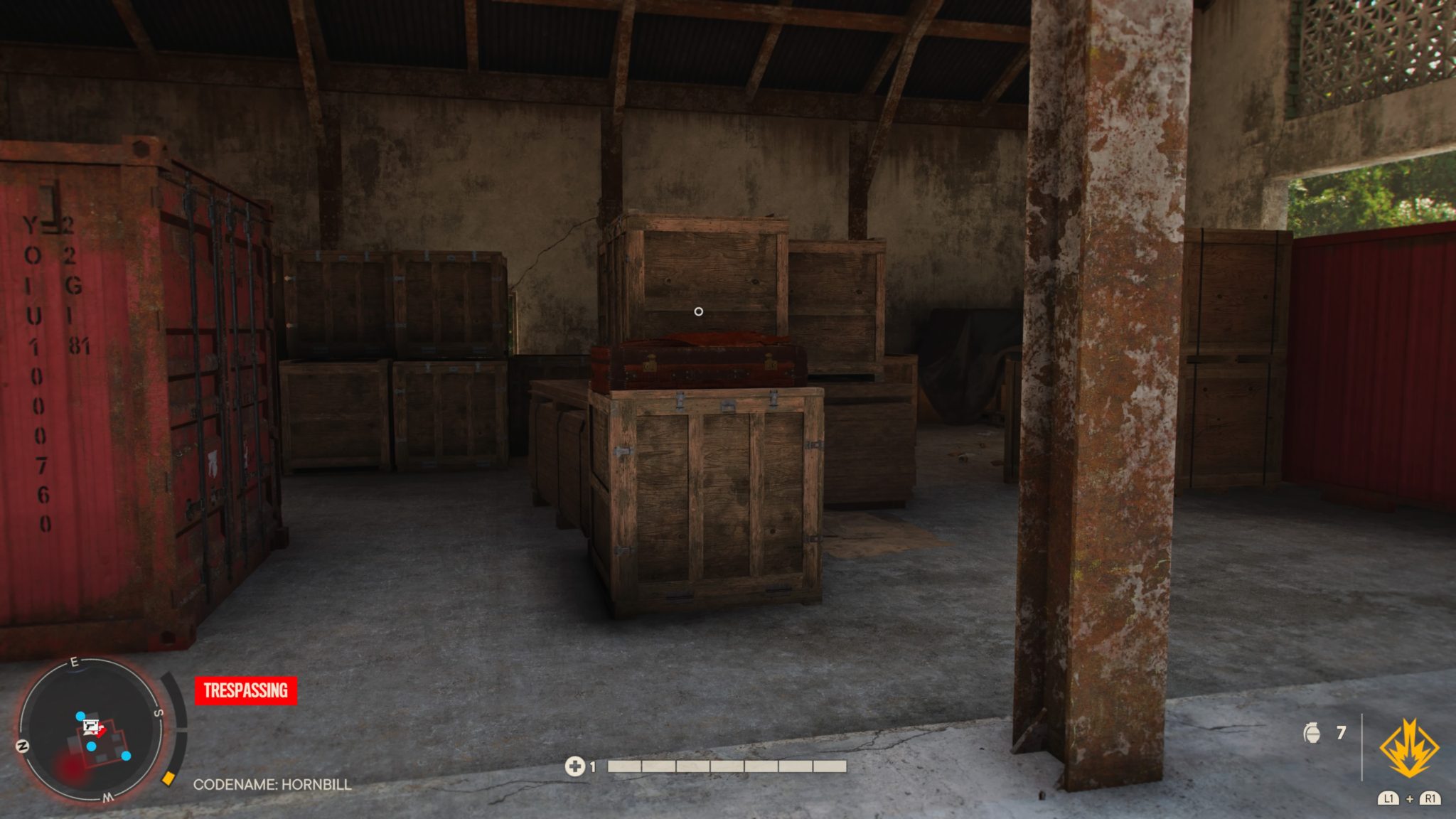The height and width of the screenshot is (819, 1456).
Task: Click the topmost blue ally dot on minimap
Action: coord(80,717)
